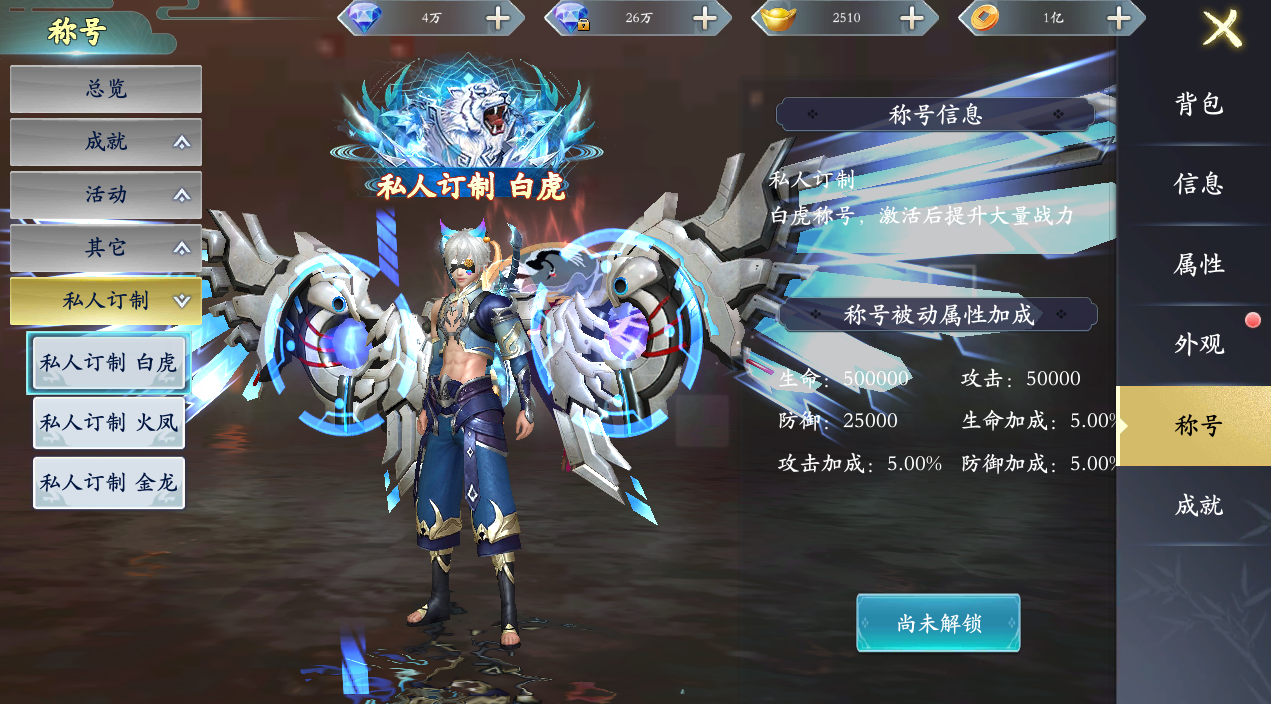Open the 成就 side tab
The width and height of the screenshot is (1271, 704).
(x=1198, y=506)
